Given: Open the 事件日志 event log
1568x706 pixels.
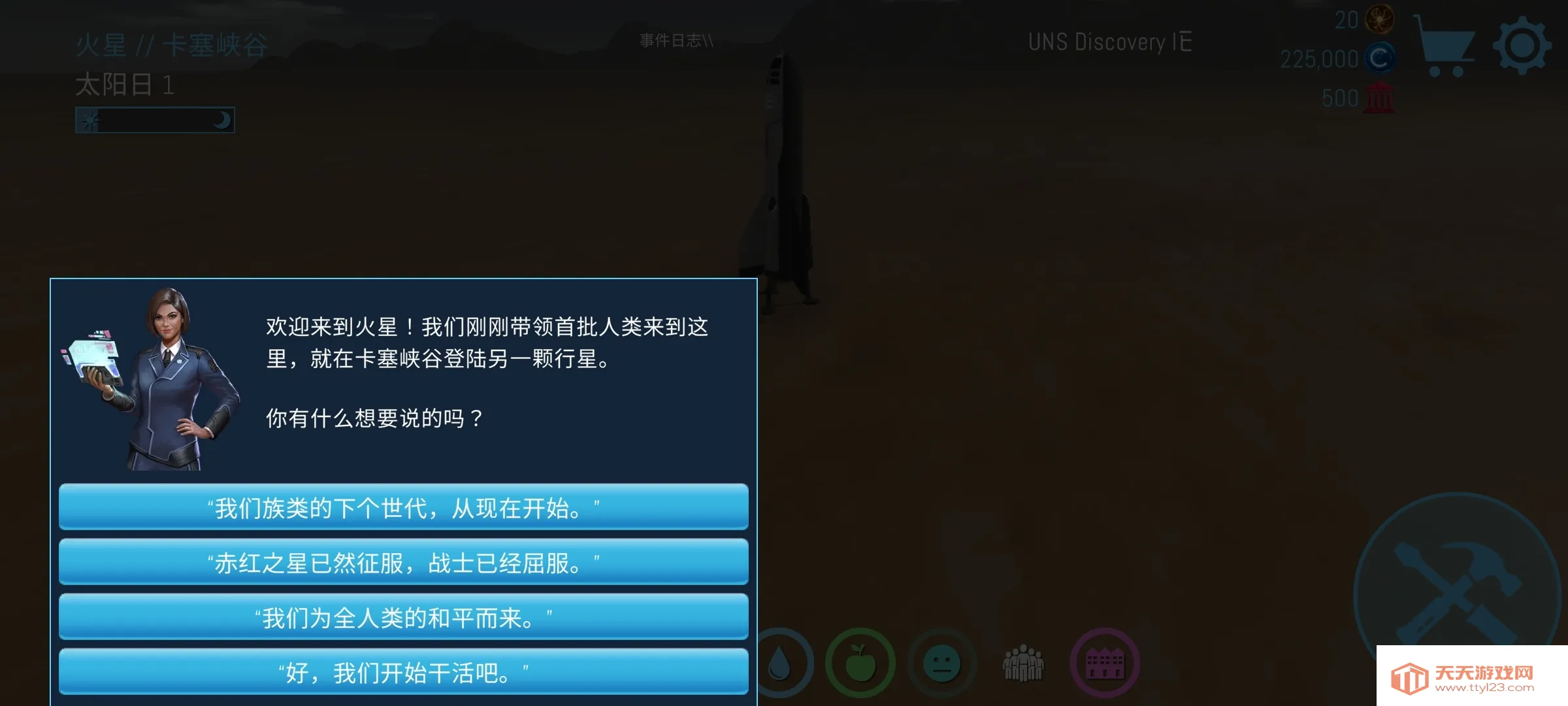Looking at the screenshot, I should (676, 41).
